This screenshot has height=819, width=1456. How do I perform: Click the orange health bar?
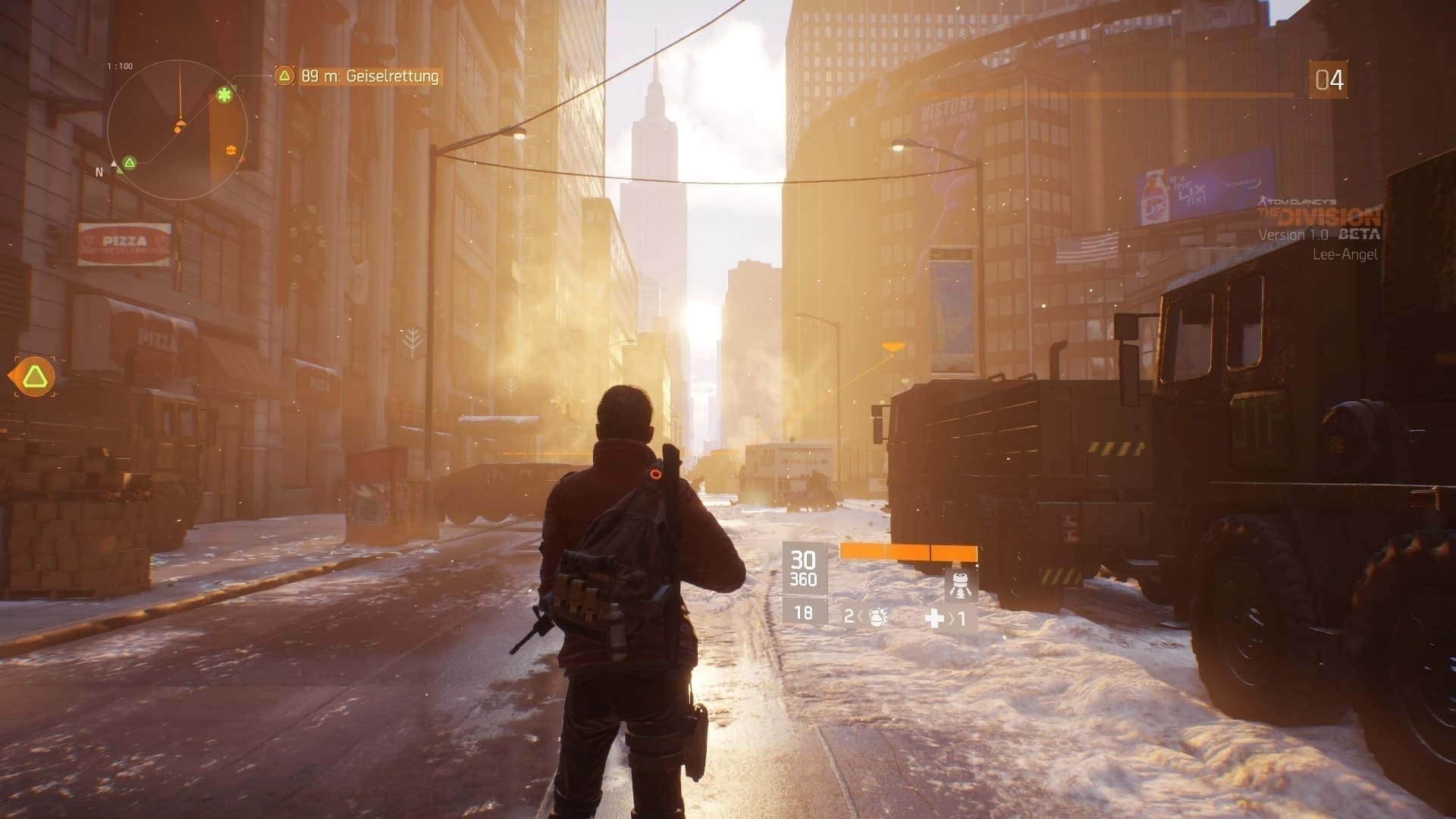click(x=910, y=552)
